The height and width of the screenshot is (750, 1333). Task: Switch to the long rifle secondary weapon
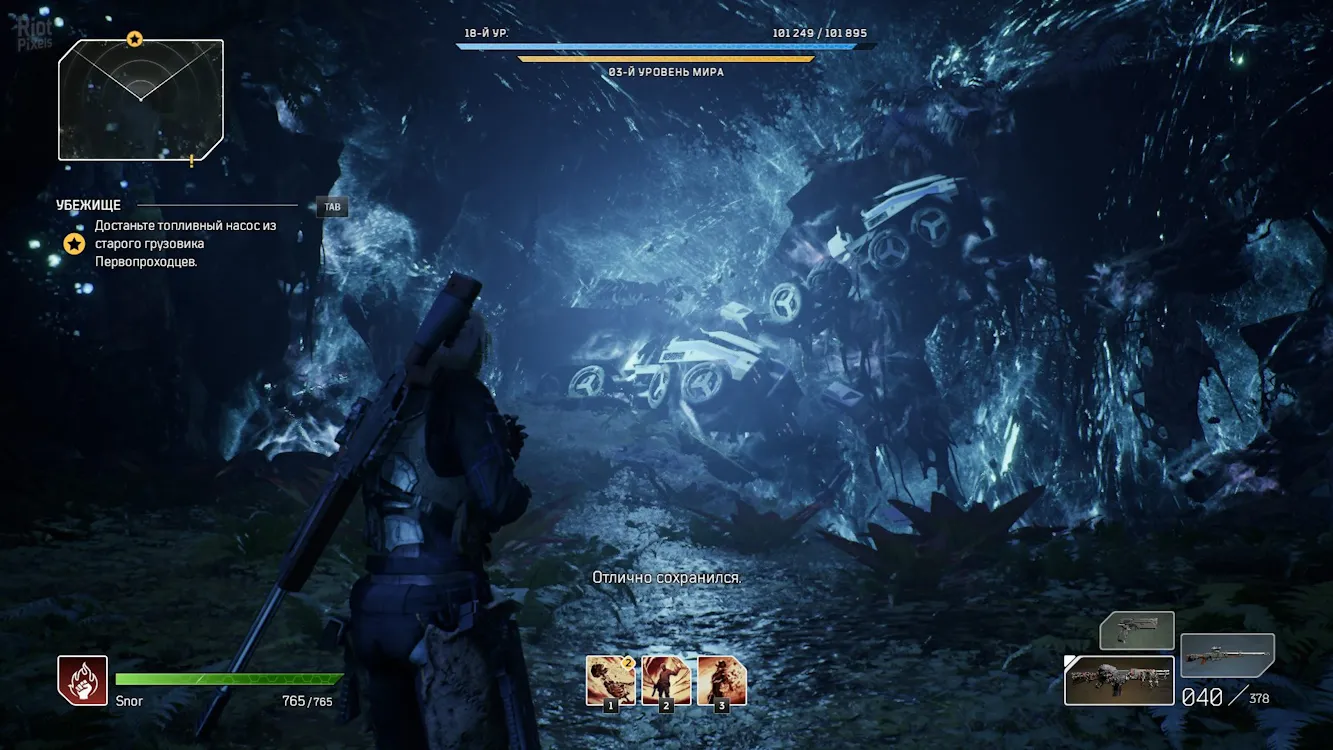pos(1227,655)
